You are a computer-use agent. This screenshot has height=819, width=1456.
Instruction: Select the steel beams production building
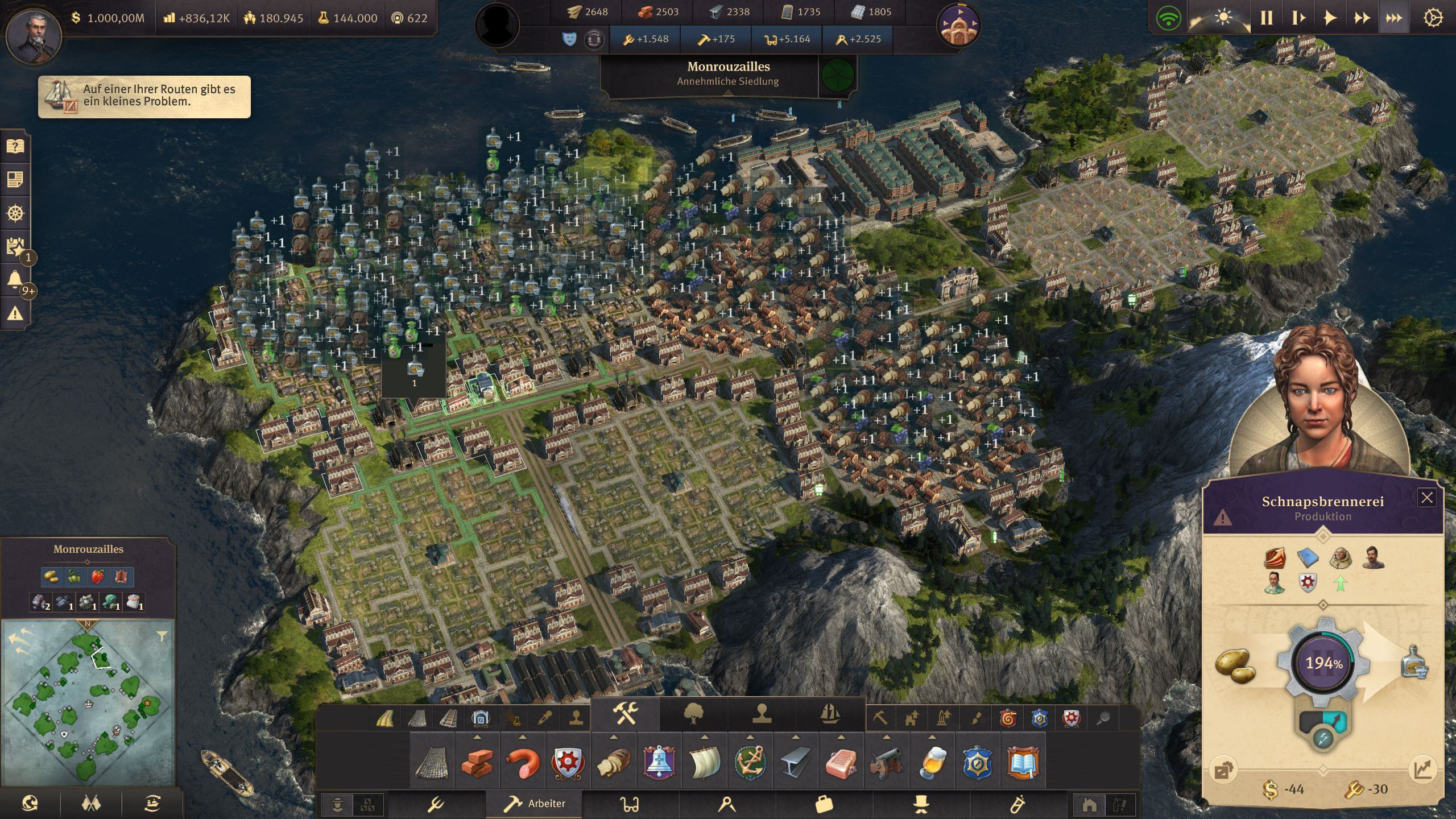coord(795,762)
